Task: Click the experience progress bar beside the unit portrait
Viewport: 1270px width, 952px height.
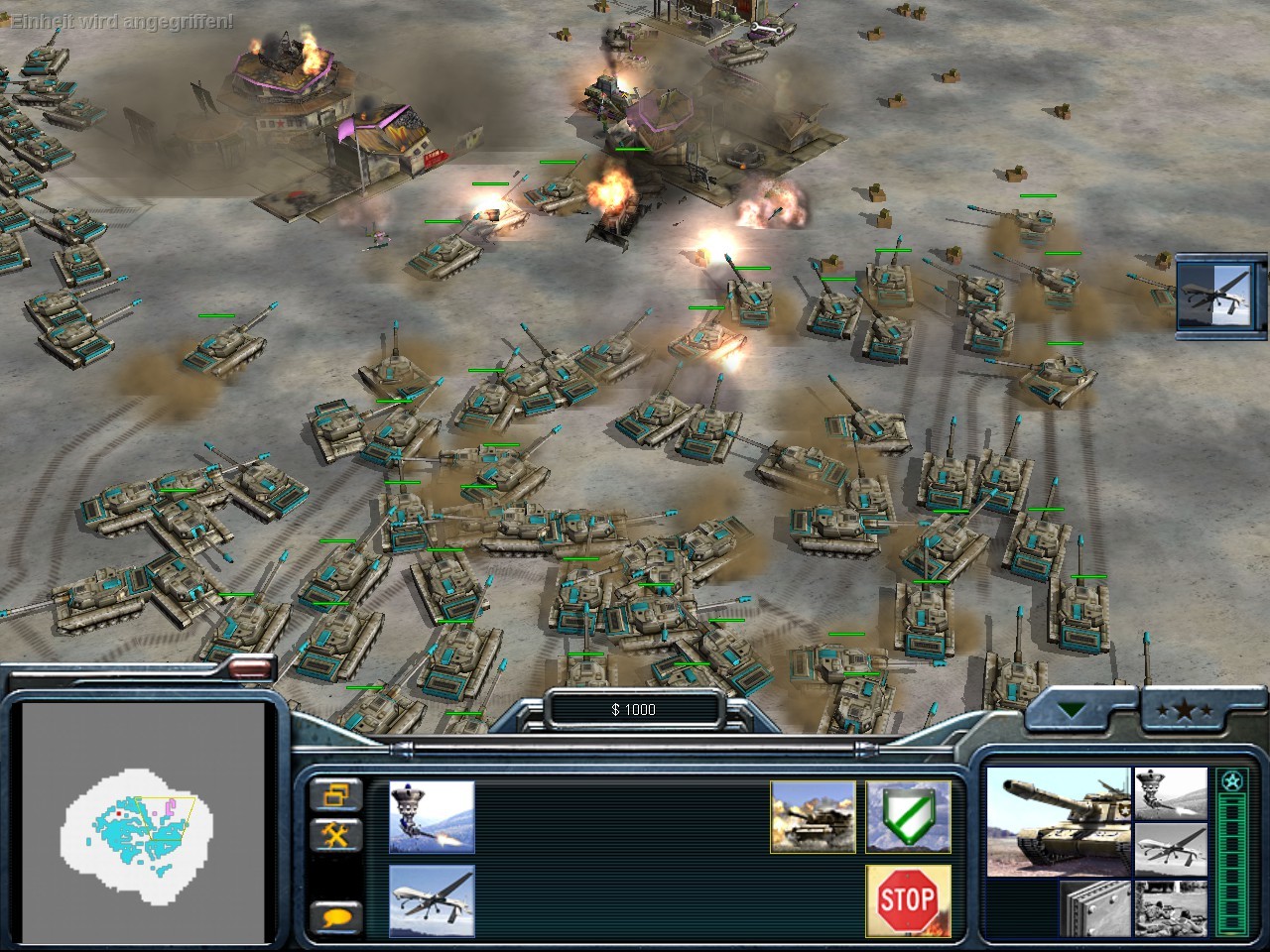Action: pyautogui.click(x=1232, y=859)
